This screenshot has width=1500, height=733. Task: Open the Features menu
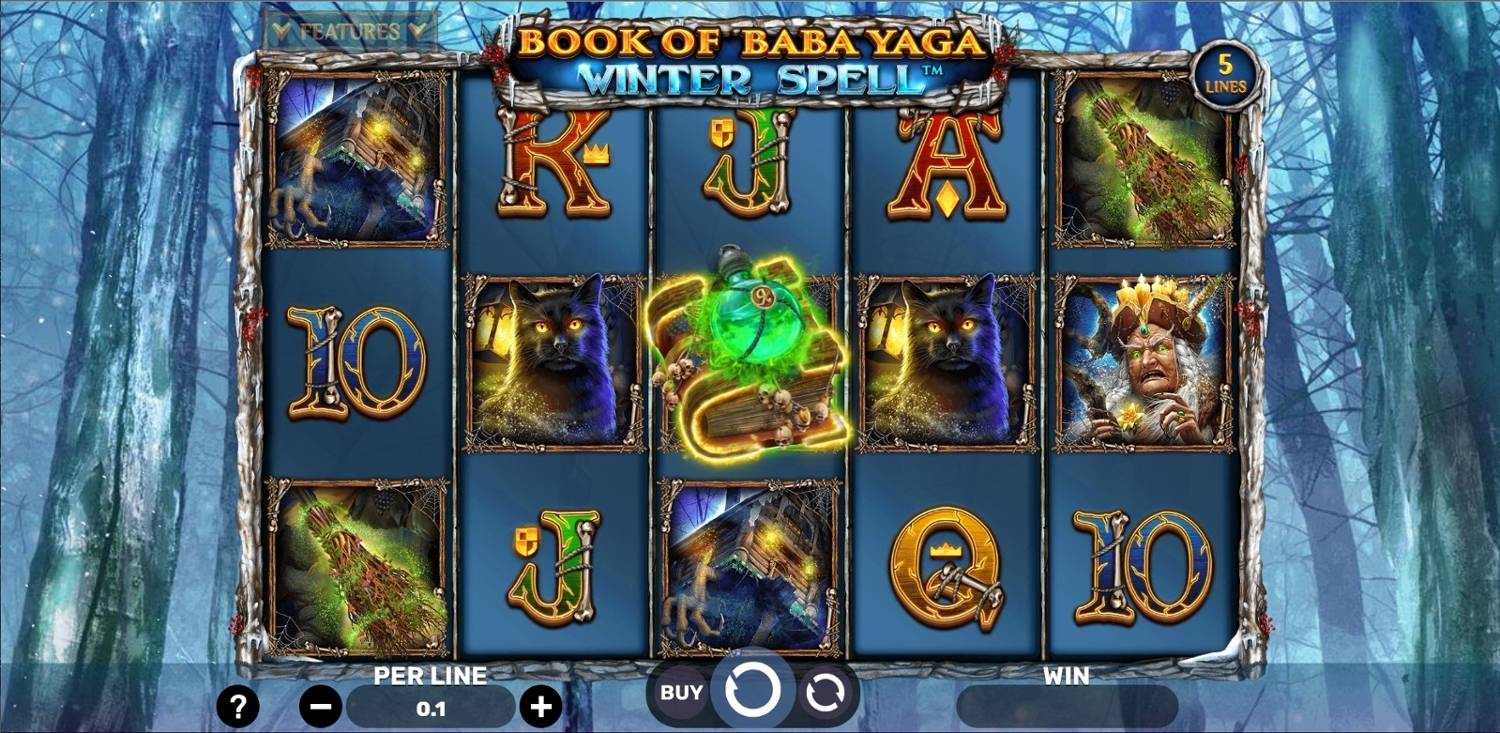[x=348, y=27]
